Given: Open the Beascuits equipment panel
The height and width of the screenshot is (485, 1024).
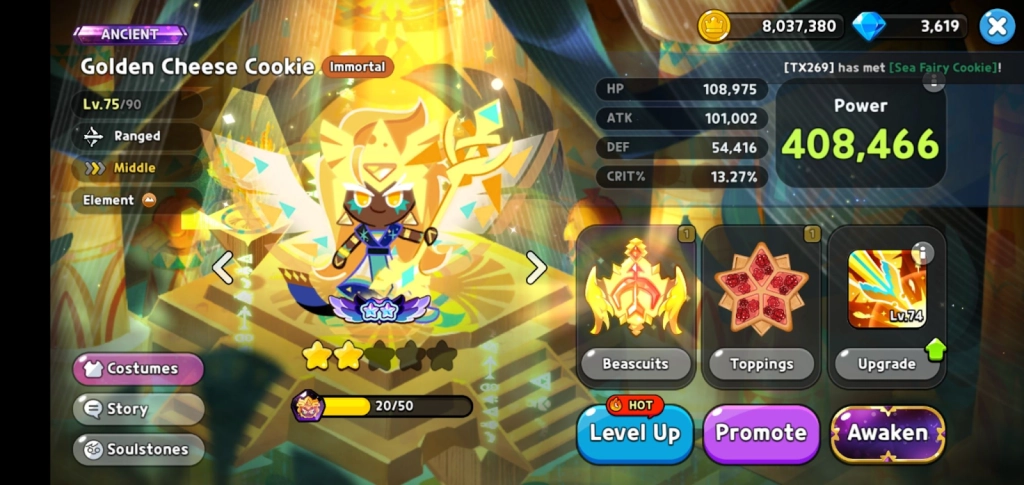Looking at the screenshot, I should tap(636, 307).
